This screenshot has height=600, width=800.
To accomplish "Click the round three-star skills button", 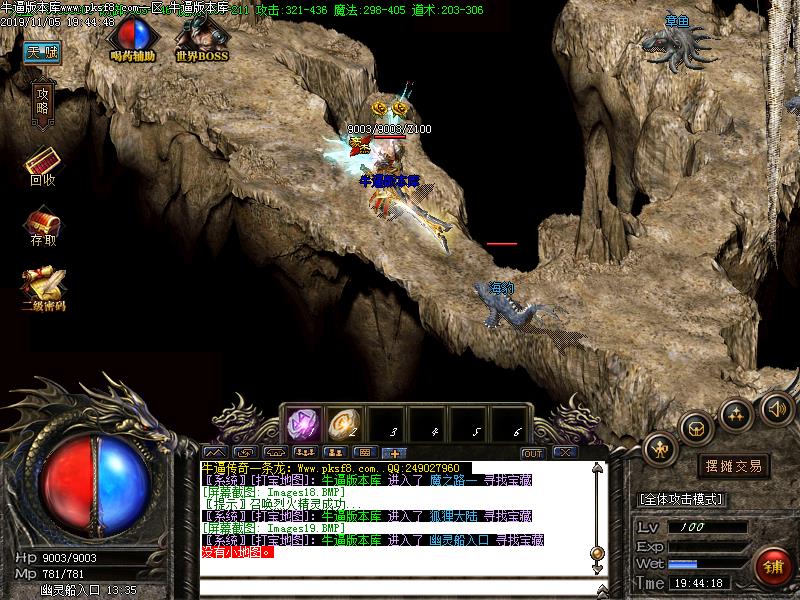I will [x=736, y=411].
